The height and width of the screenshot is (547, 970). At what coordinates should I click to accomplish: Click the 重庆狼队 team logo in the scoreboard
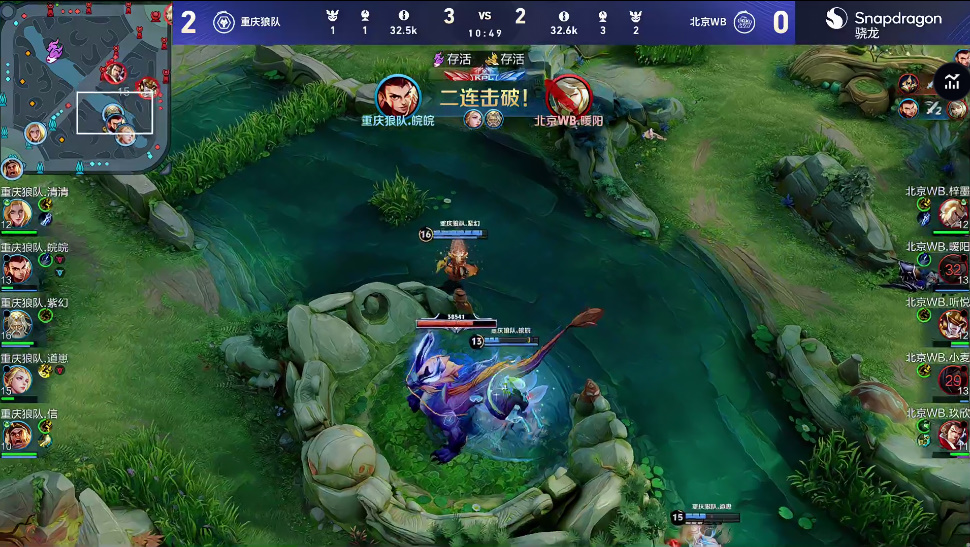224,22
